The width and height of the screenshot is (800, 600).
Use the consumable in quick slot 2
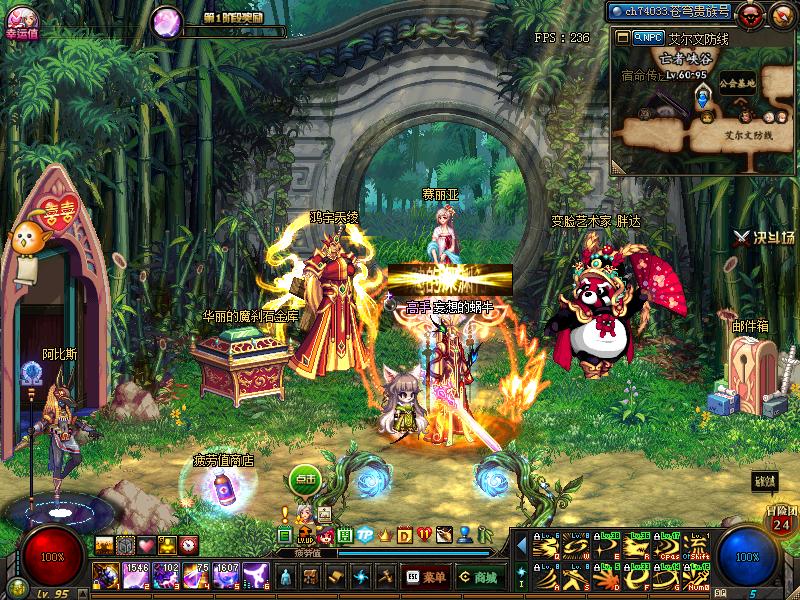coord(135,576)
